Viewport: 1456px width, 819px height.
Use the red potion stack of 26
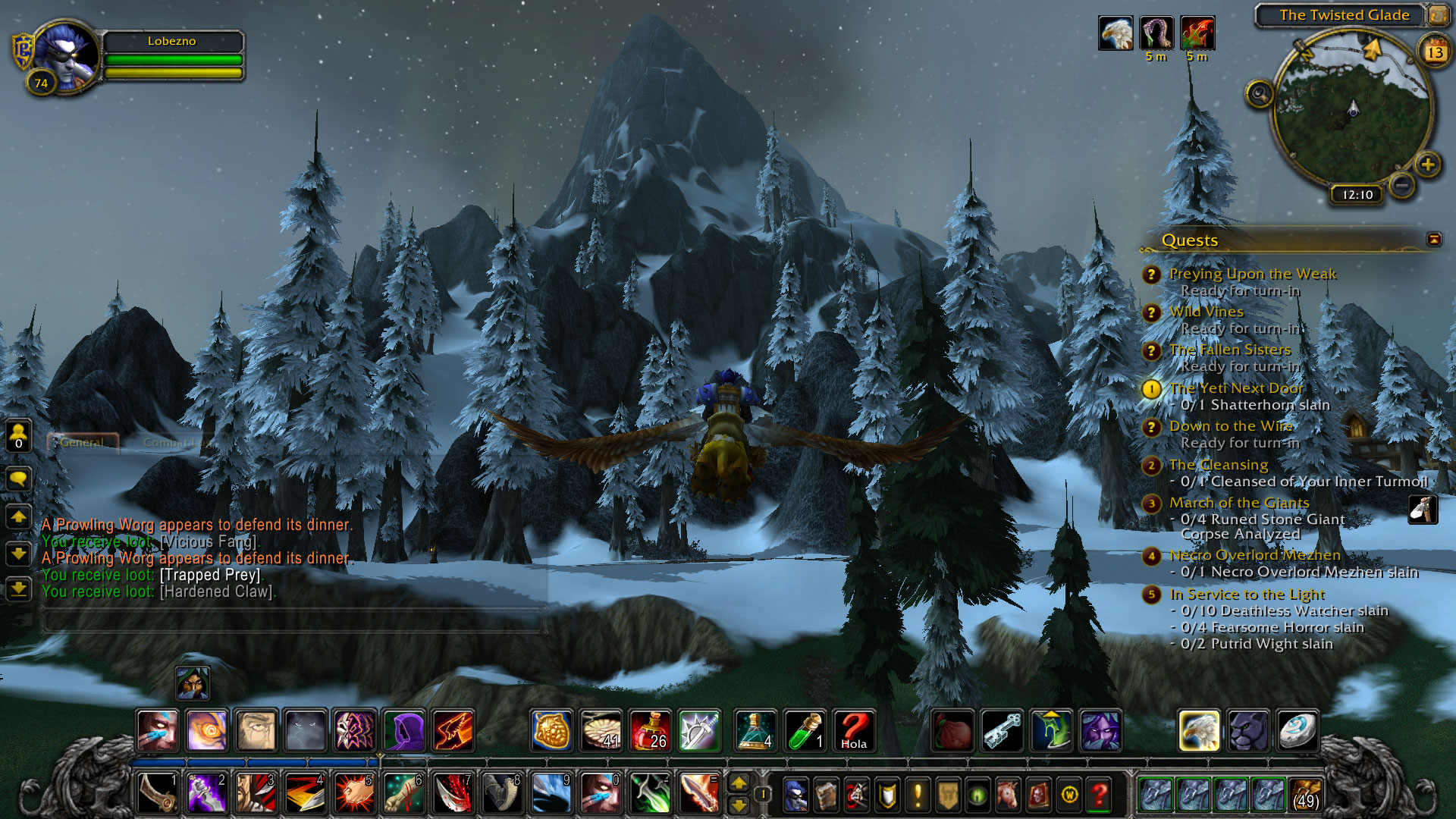coord(650,730)
